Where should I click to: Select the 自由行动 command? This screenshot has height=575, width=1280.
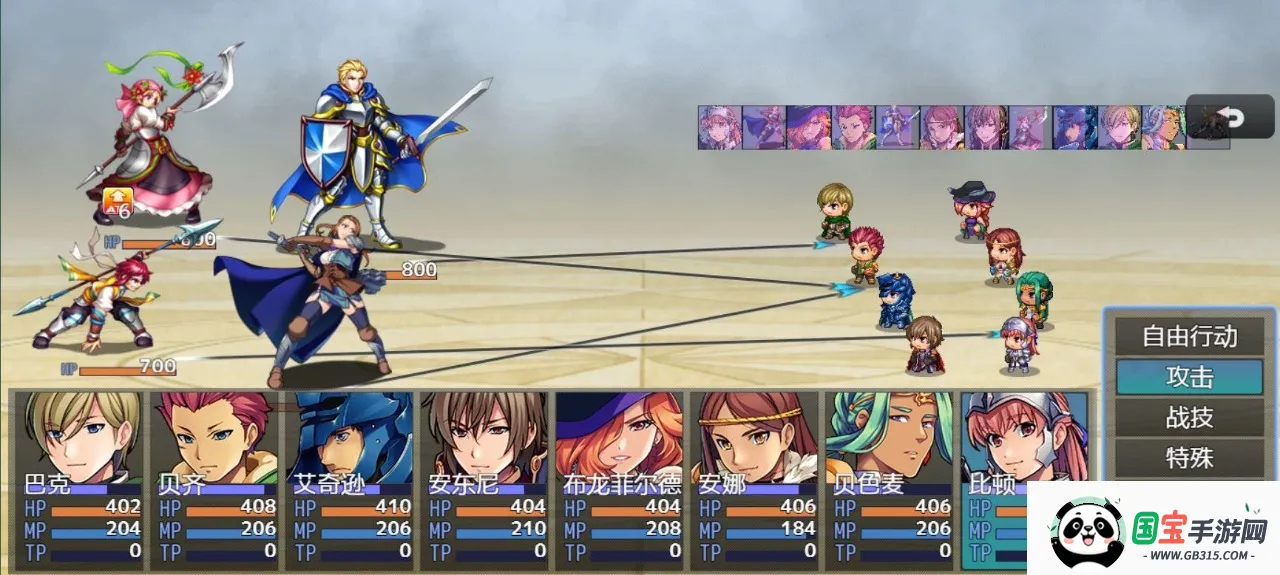click(1189, 337)
